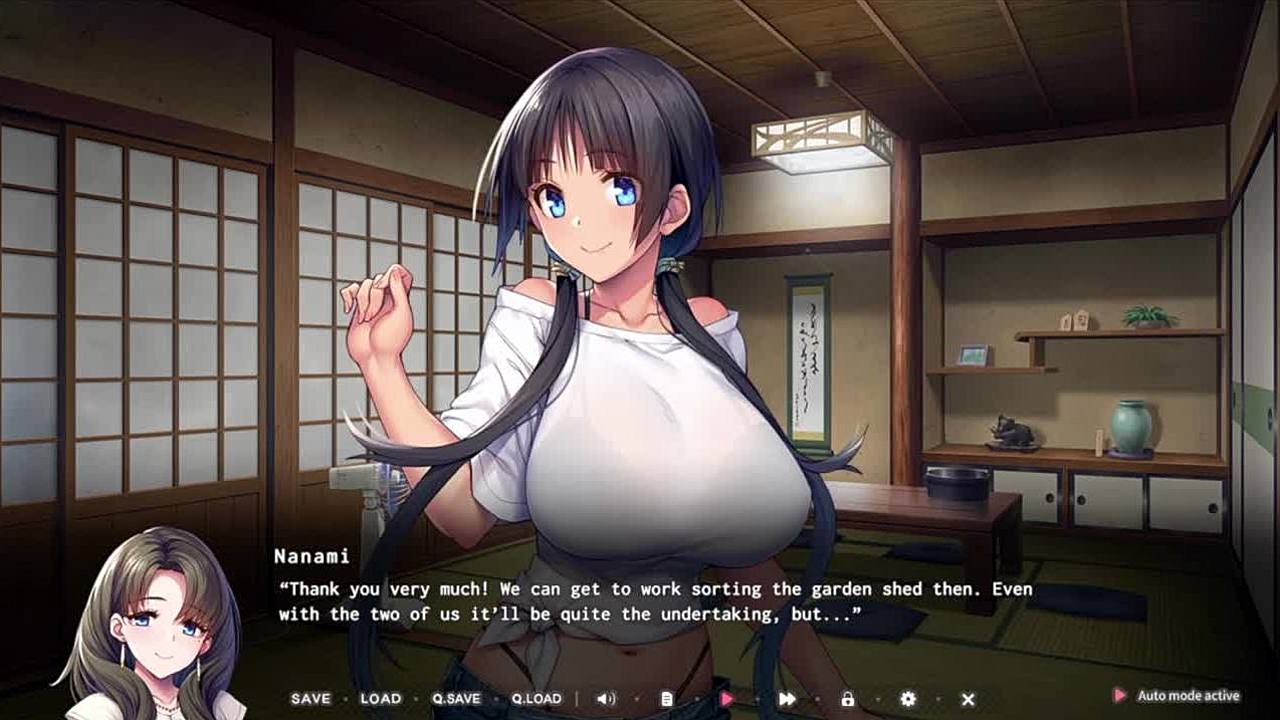
Task: Click the speaker voice replay icon
Action: (606, 699)
